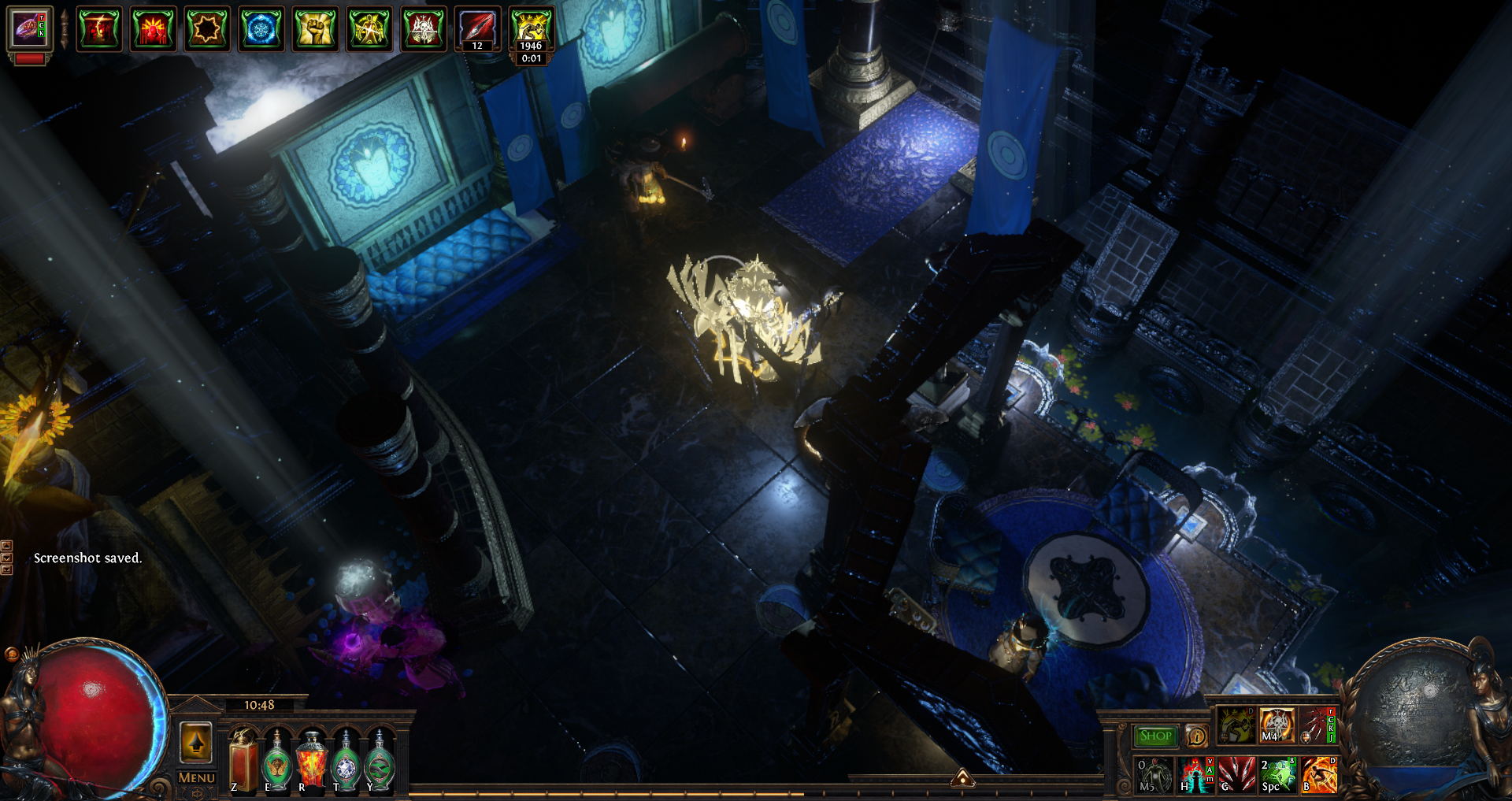Select the skull banner skill bound to M4

pyautogui.click(x=1277, y=725)
